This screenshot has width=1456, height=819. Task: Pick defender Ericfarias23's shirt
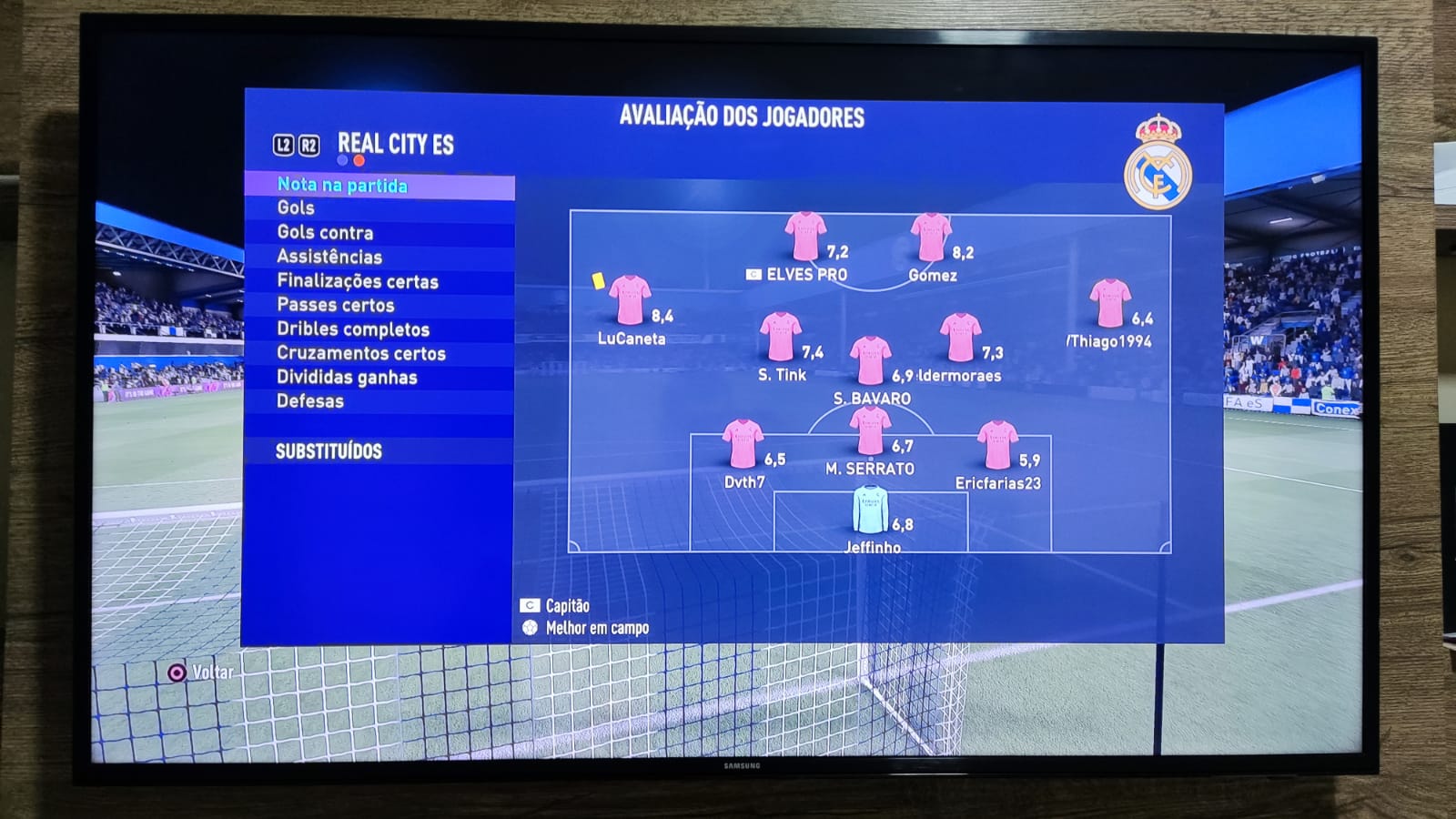coord(997,445)
